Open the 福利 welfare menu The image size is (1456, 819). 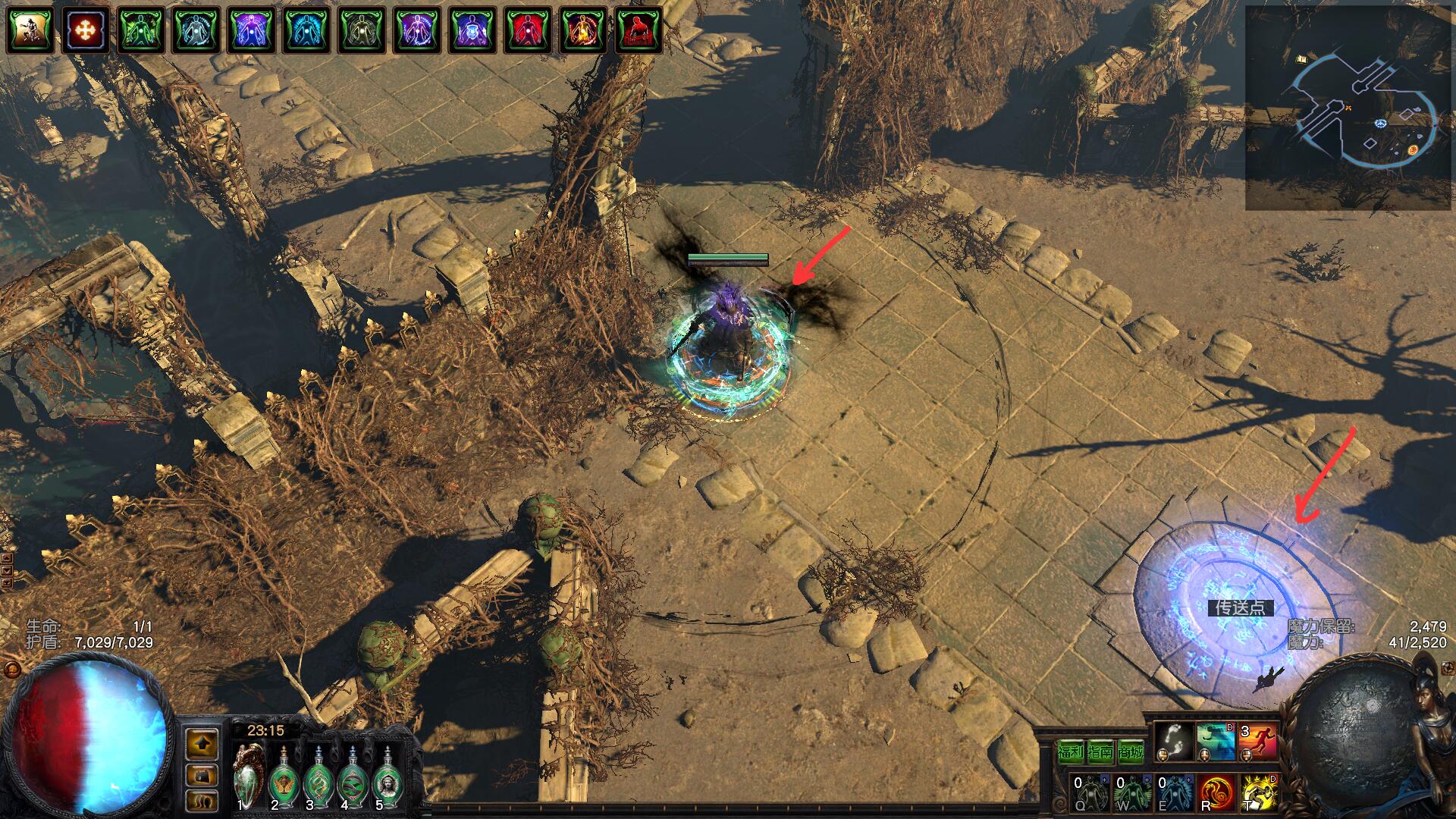(1070, 752)
